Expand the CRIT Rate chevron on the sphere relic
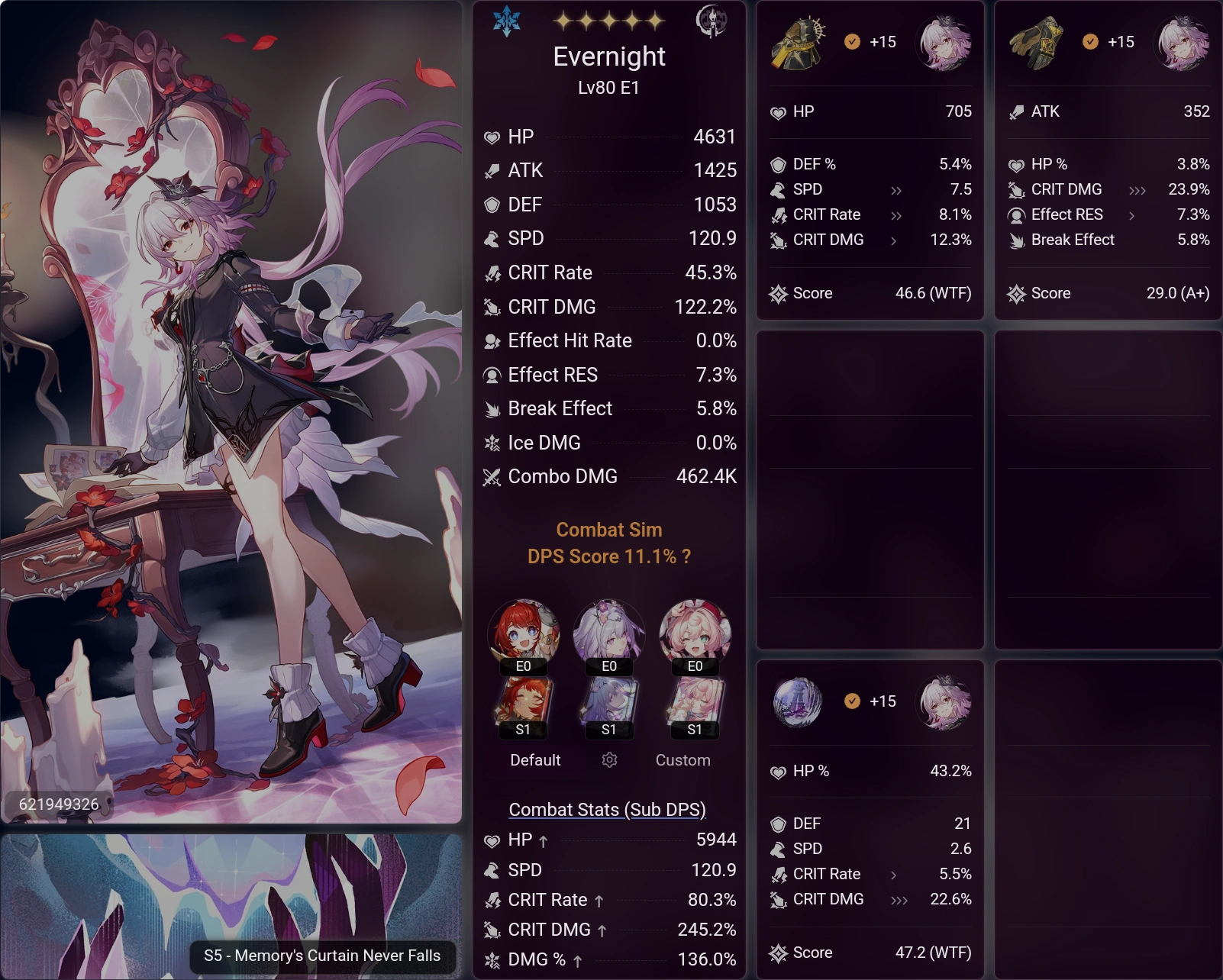This screenshot has width=1223, height=980. (x=895, y=874)
